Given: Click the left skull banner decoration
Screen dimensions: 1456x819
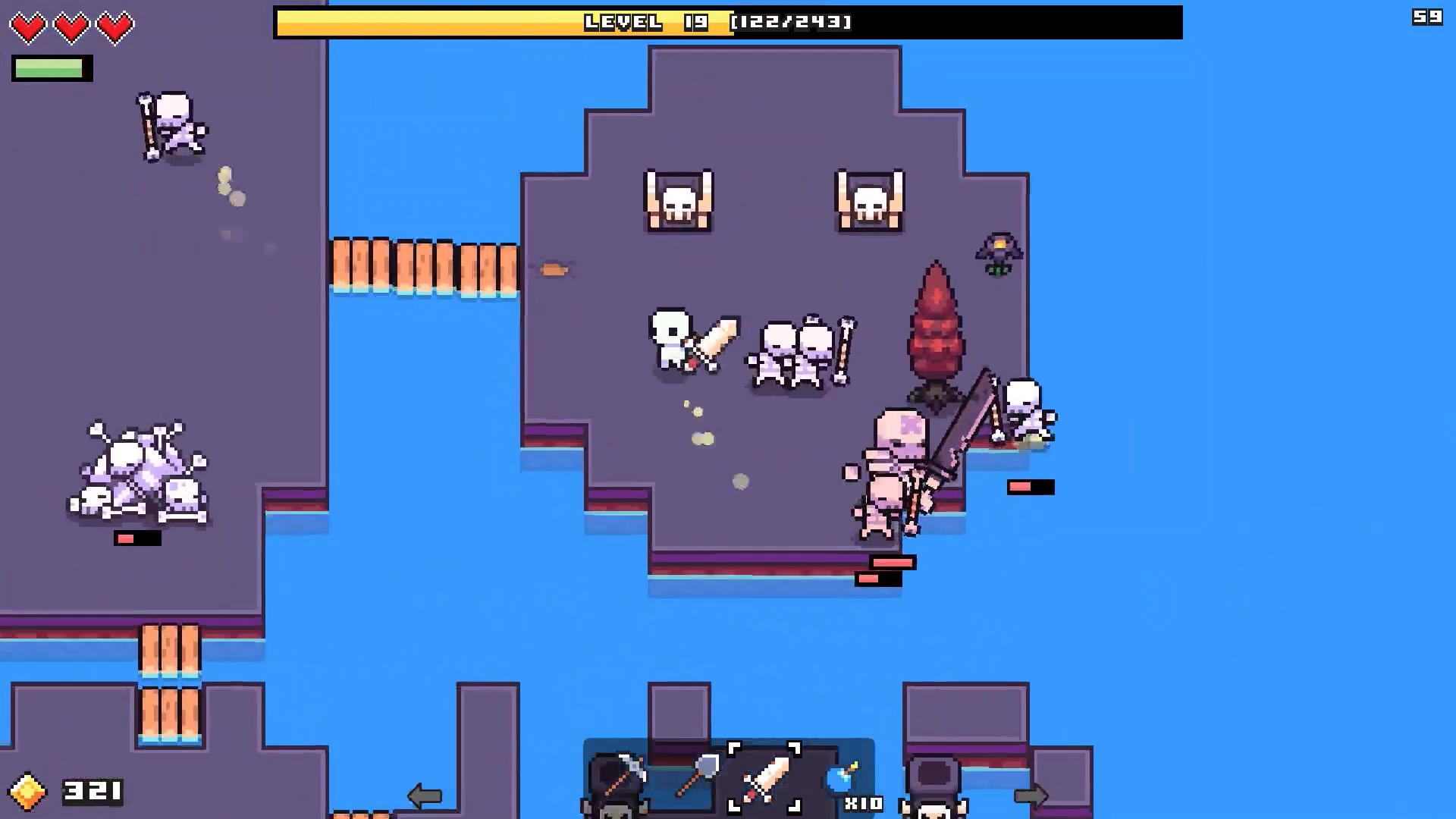Looking at the screenshot, I should click(679, 199).
